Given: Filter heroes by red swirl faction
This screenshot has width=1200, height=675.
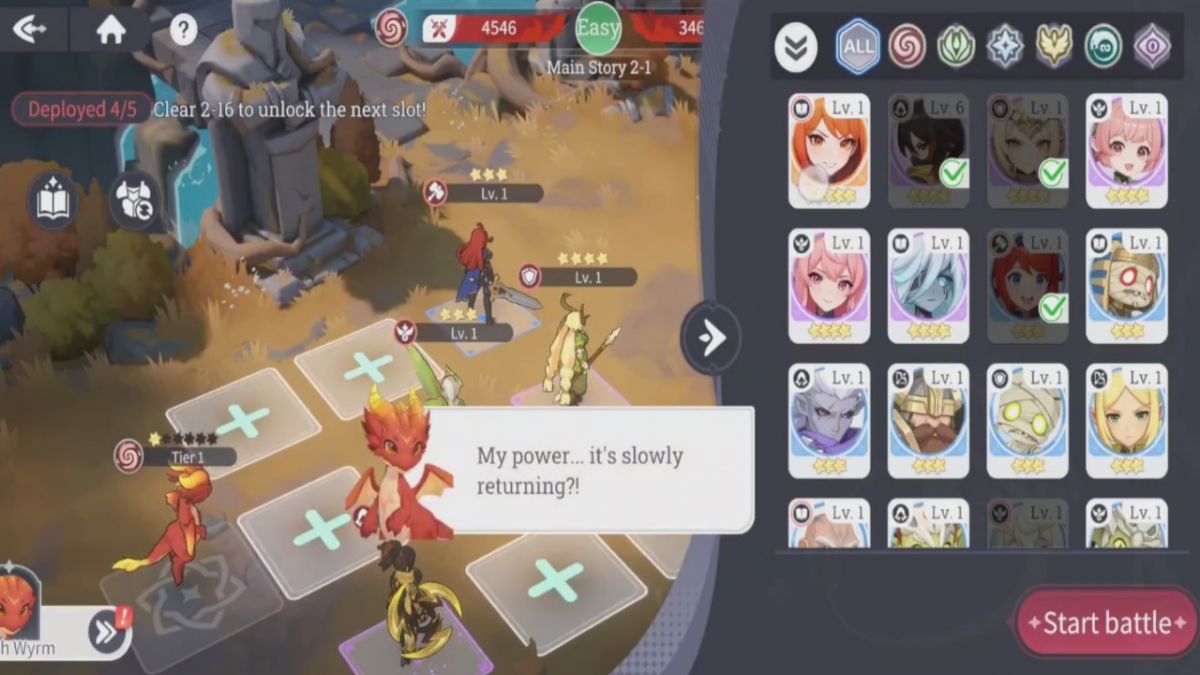Looking at the screenshot, I should 907,46.
